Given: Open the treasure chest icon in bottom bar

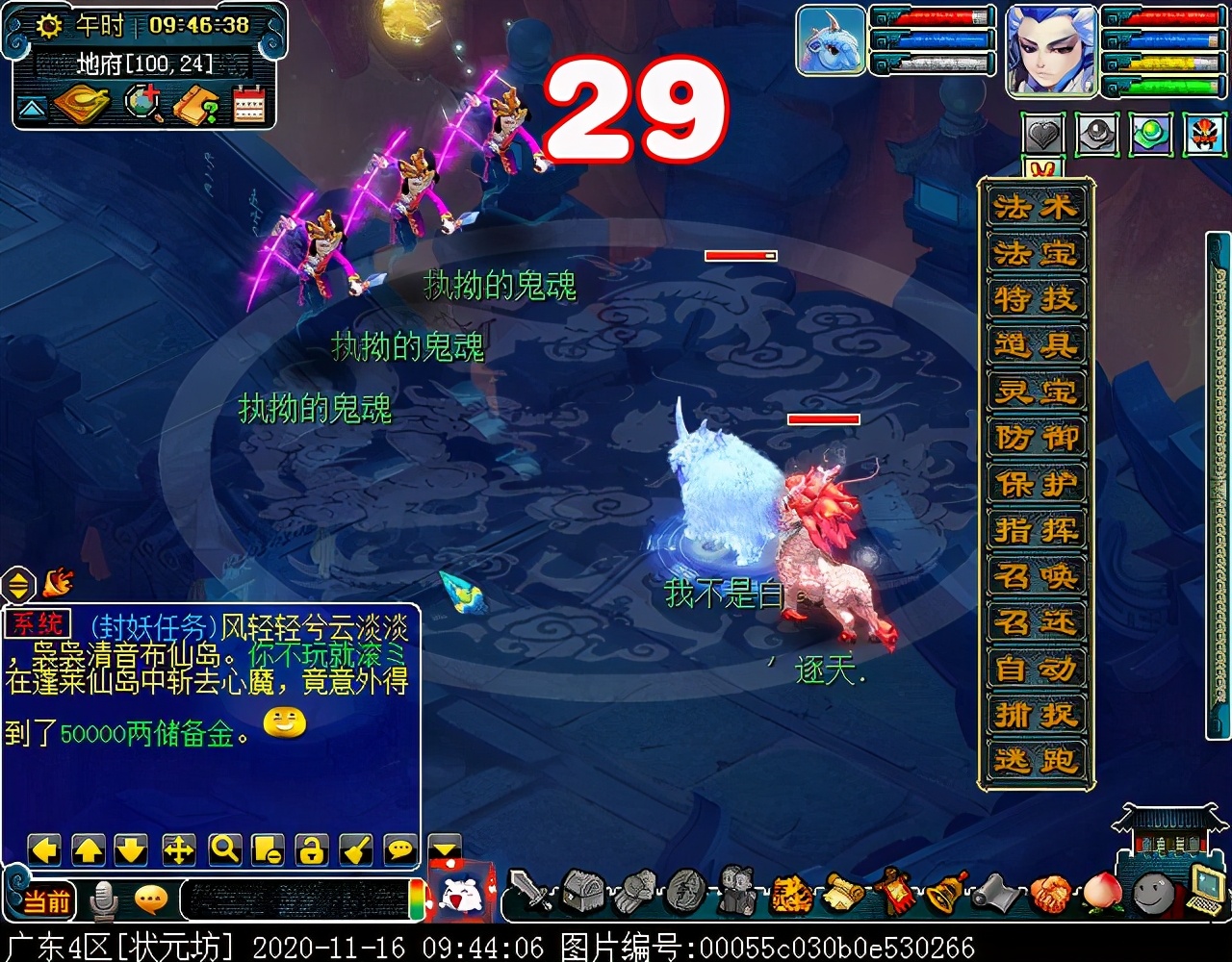Looking at the screenshot, I should point(582,892).
